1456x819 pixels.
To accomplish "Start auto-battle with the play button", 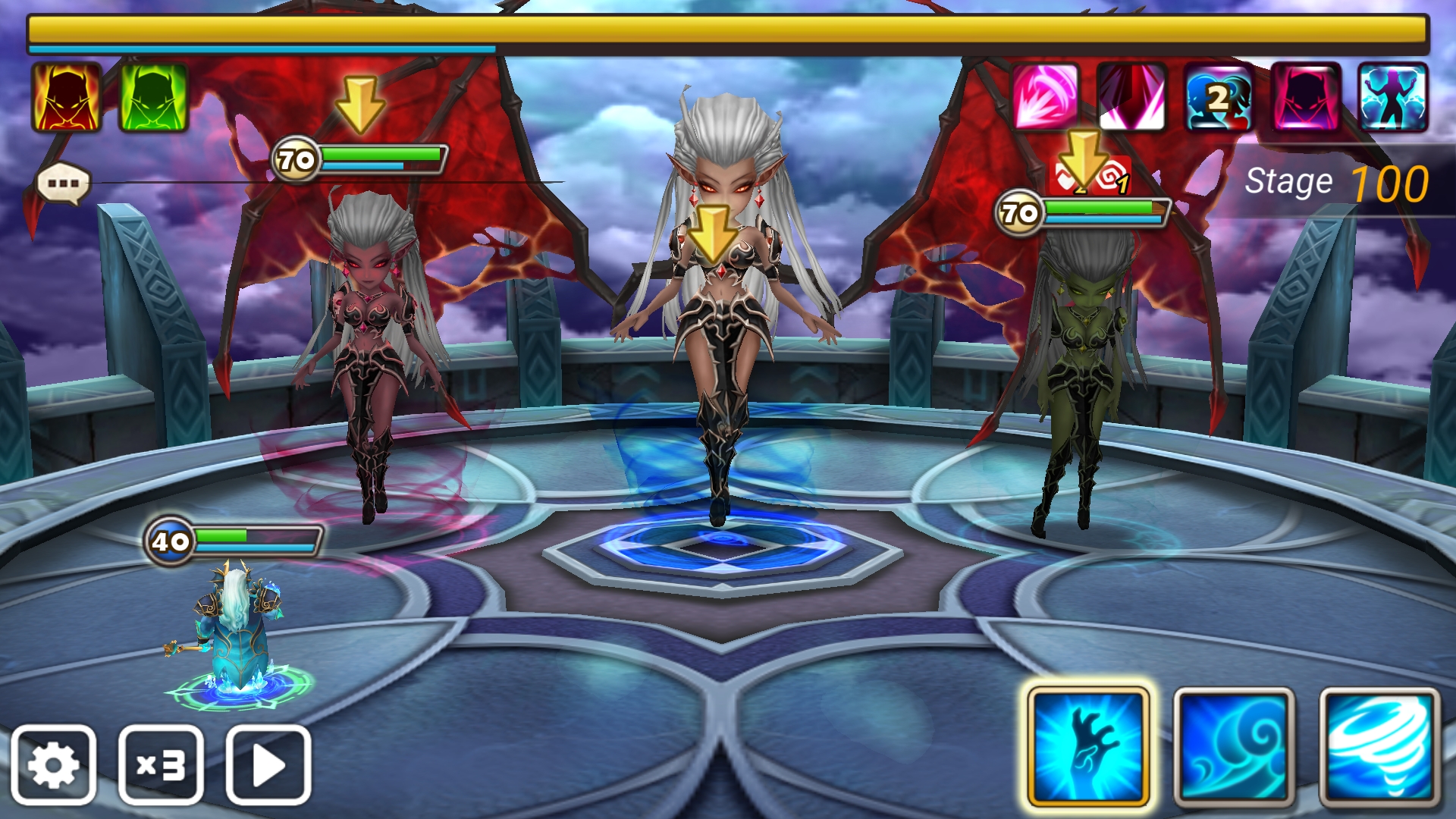I will point(268,764).
